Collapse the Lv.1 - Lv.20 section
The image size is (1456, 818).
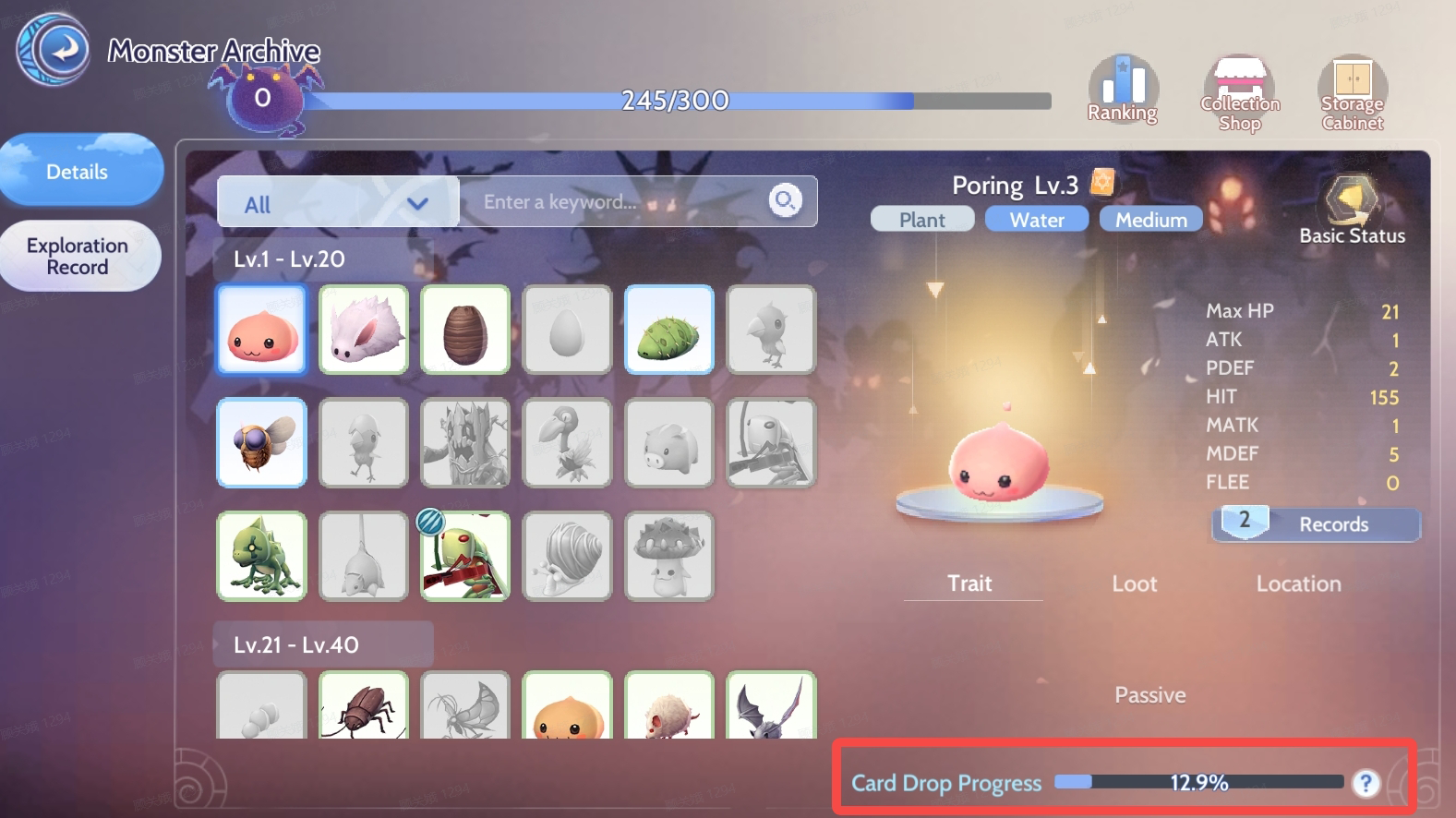coord(322,259)
